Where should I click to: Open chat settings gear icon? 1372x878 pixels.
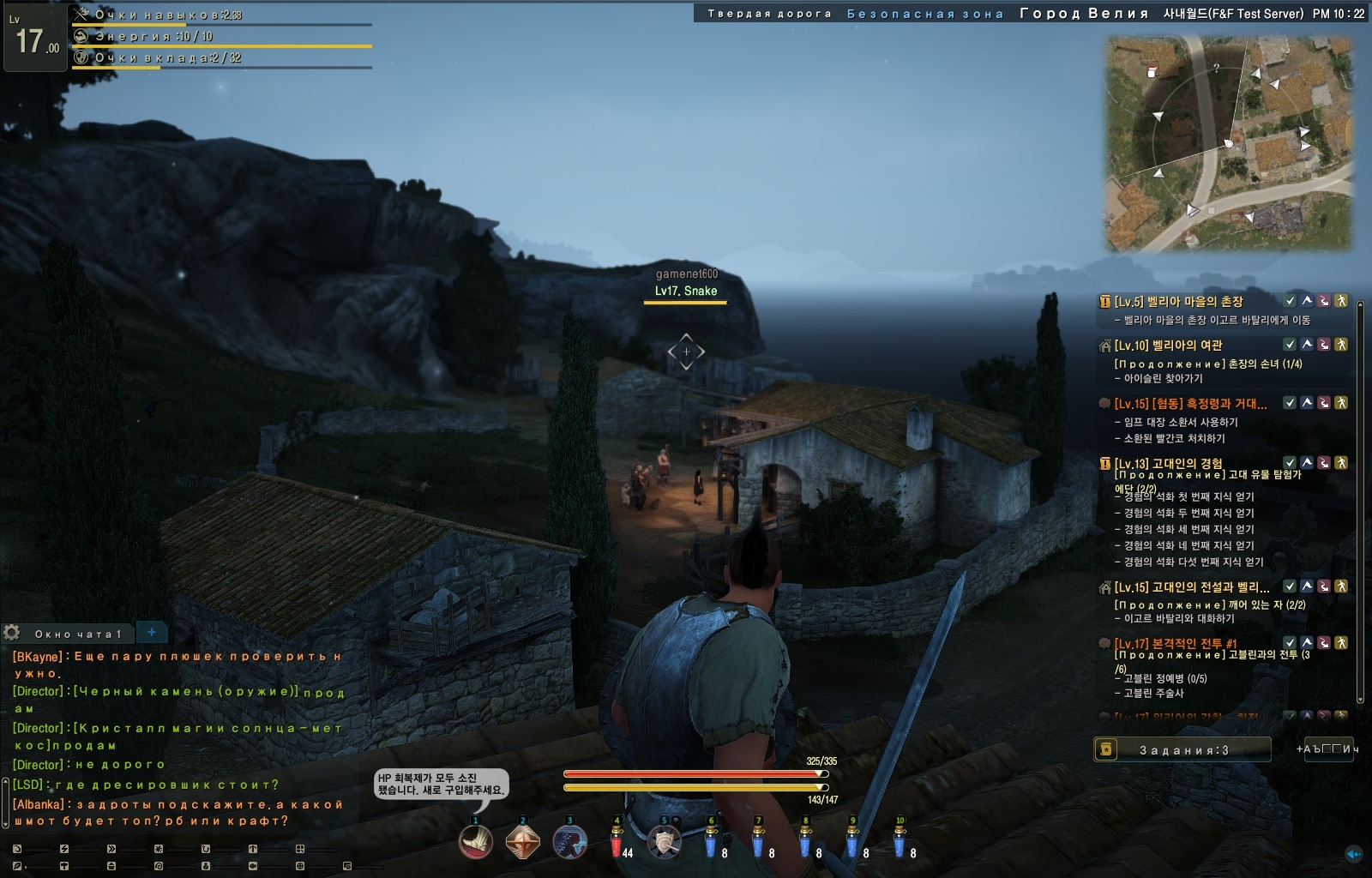point(12,633)
